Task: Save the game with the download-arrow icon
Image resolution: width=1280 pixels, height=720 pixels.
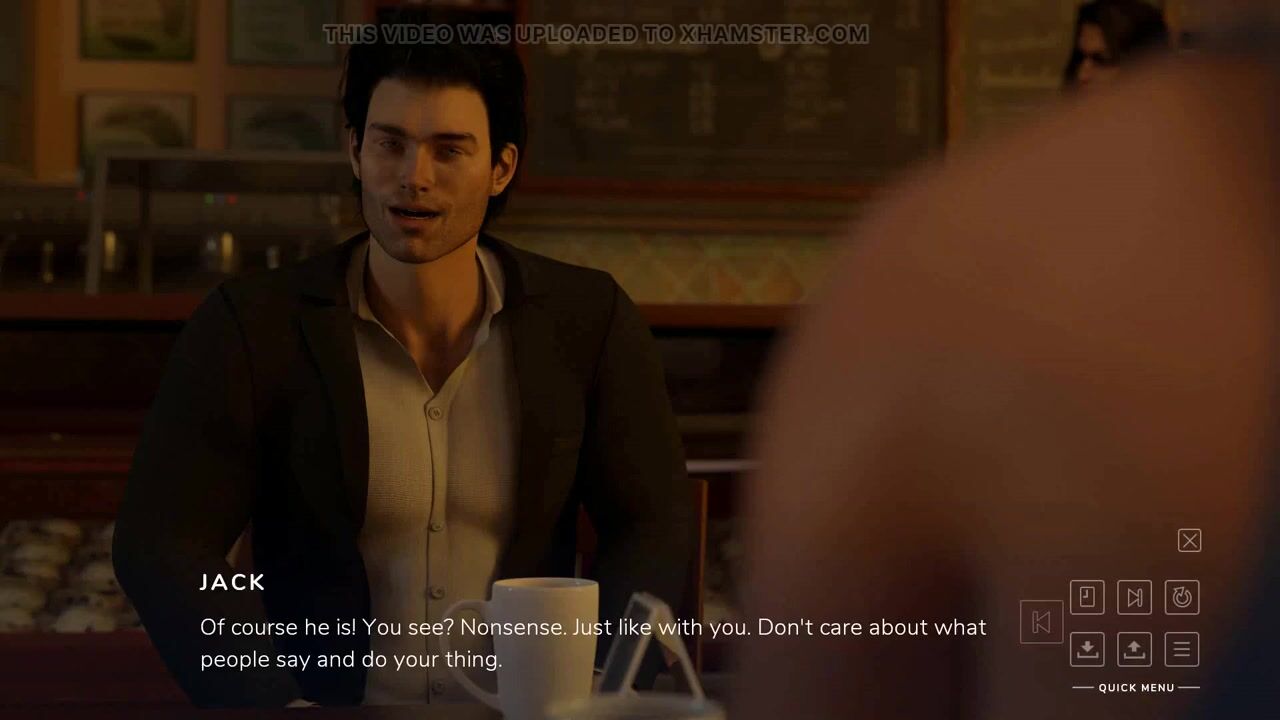Action: 1087,649
